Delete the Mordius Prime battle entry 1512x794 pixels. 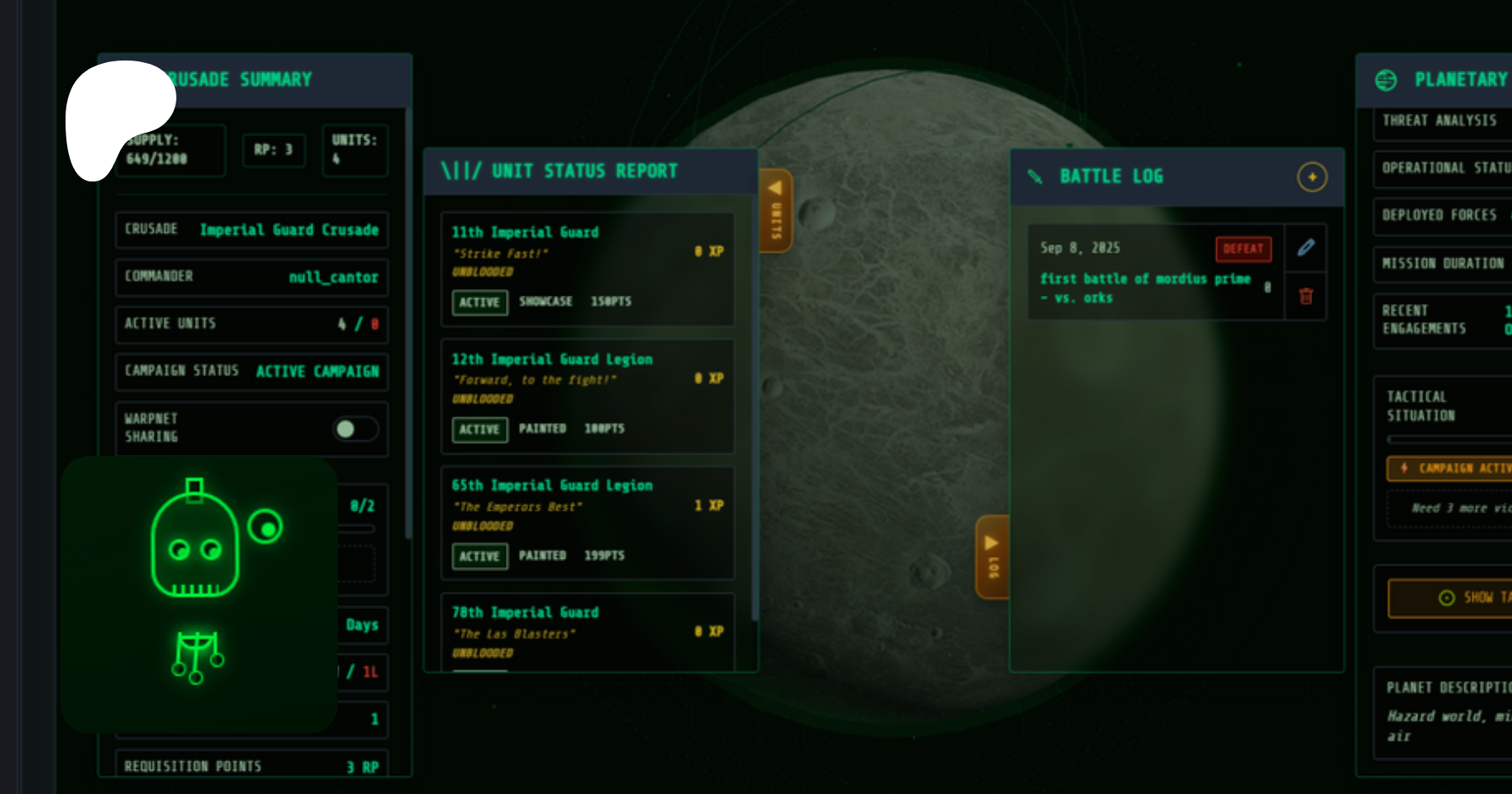pos(1305,297)
